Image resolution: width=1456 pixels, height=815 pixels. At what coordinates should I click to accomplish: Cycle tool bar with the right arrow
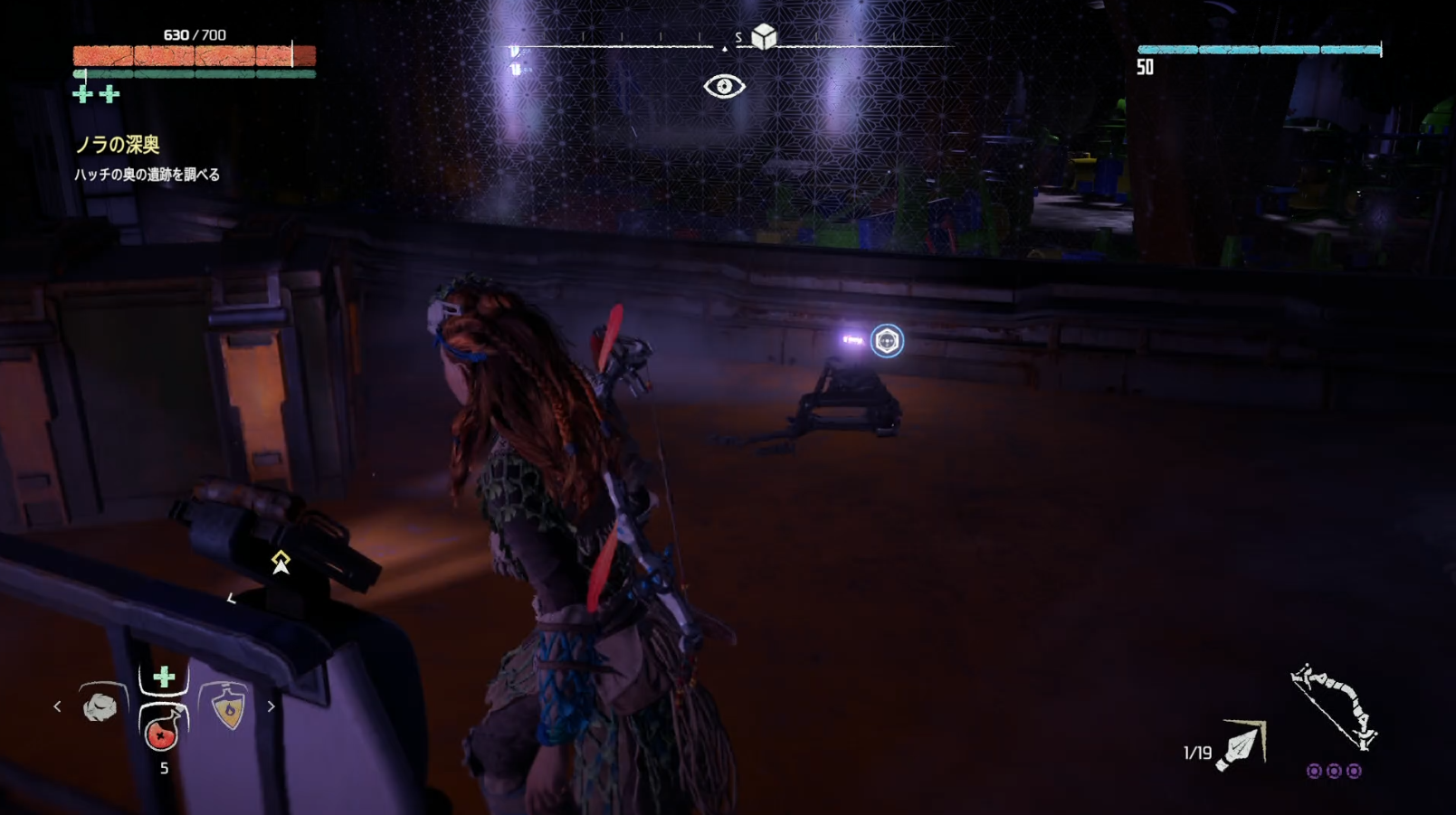pyautogui.click(x=271, y=706)
